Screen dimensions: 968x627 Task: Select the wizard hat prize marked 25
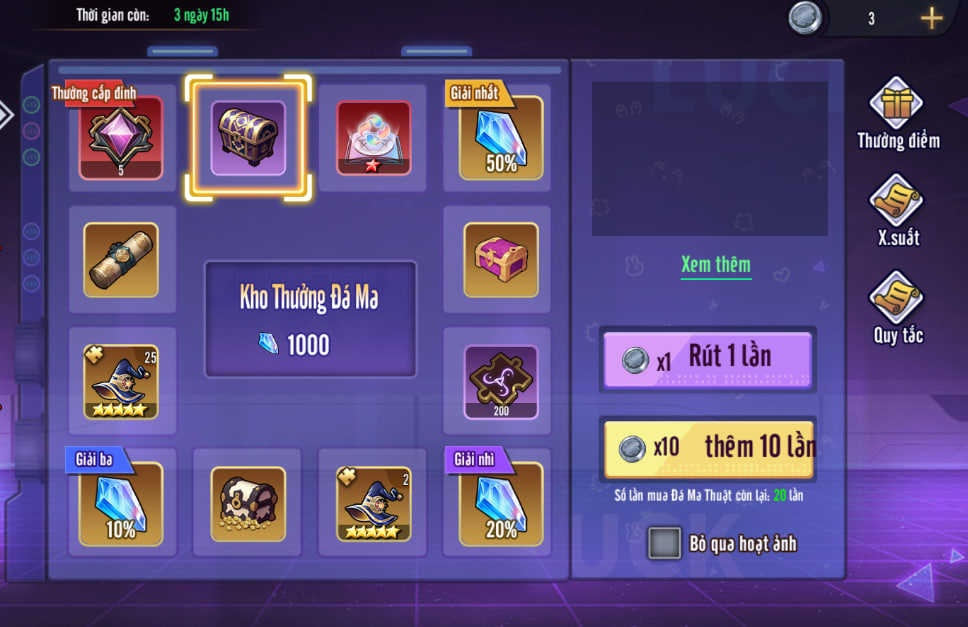122,381
